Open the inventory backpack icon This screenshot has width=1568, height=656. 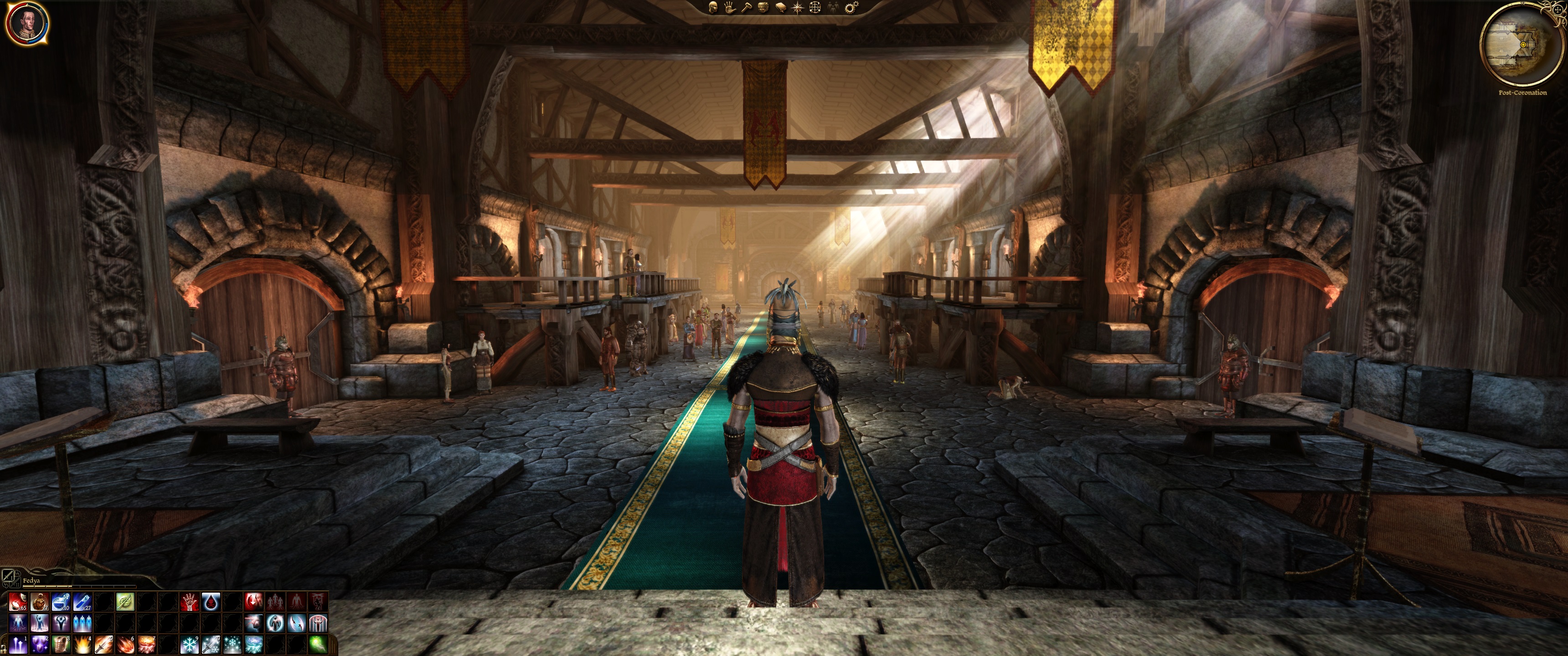pyautogui.click(x=763, y=7)
